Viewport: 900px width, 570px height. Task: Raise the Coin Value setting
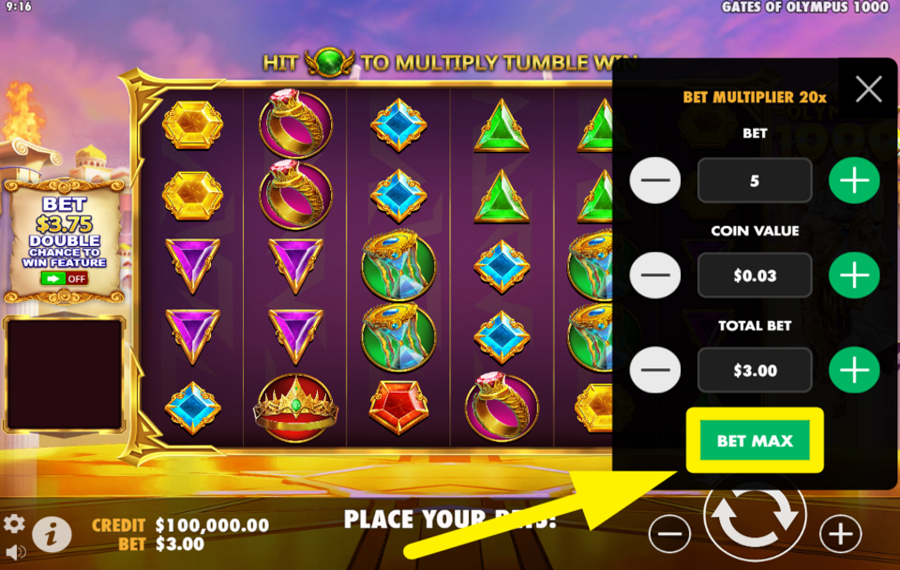(854, 275)
